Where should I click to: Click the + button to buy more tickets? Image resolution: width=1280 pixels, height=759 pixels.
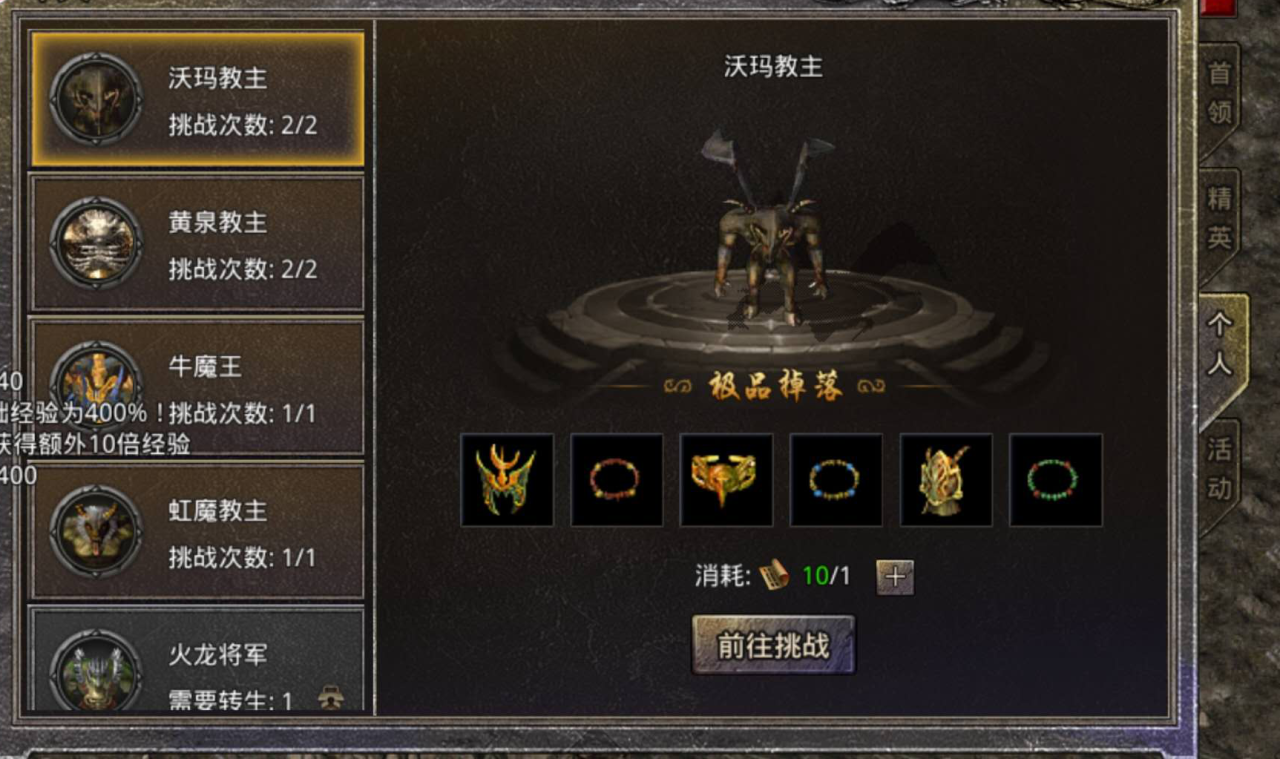895,576
